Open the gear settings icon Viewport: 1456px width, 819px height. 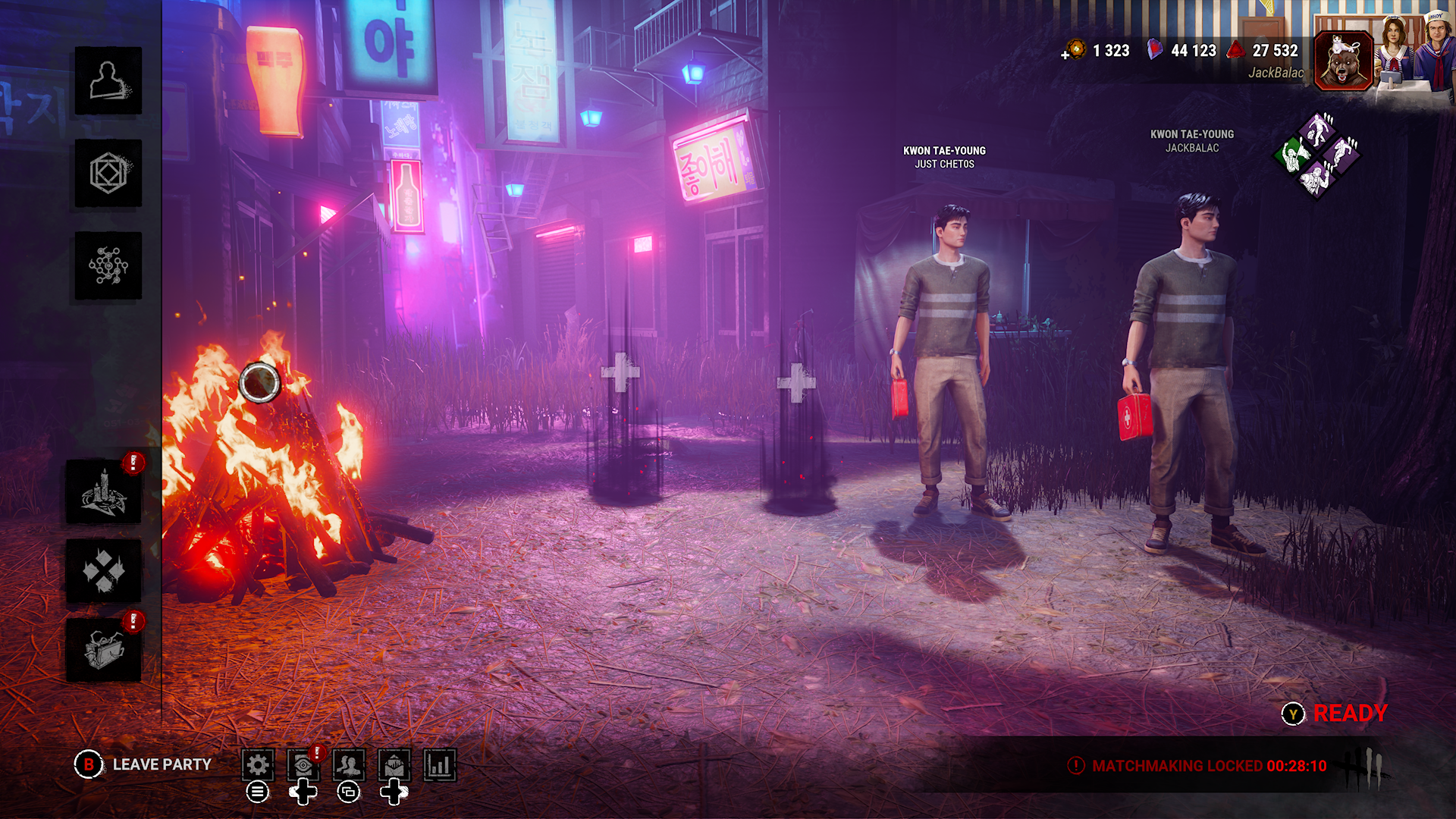[x=258, y=765]
